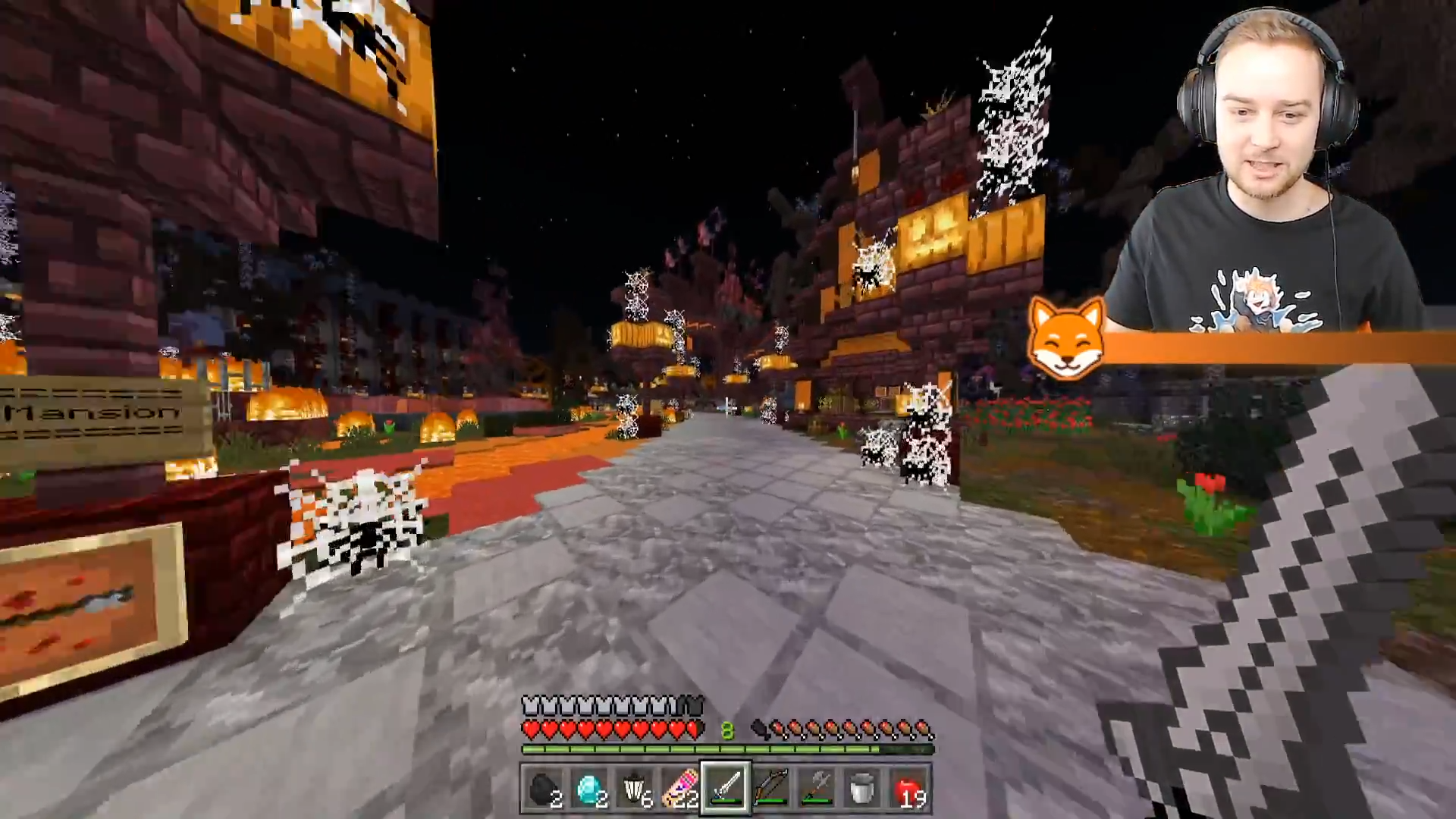The height and width of the screenshot is (819, 1456).
Task: Select the pink striped item stack of 22
Action: click(x=680, y=790)
